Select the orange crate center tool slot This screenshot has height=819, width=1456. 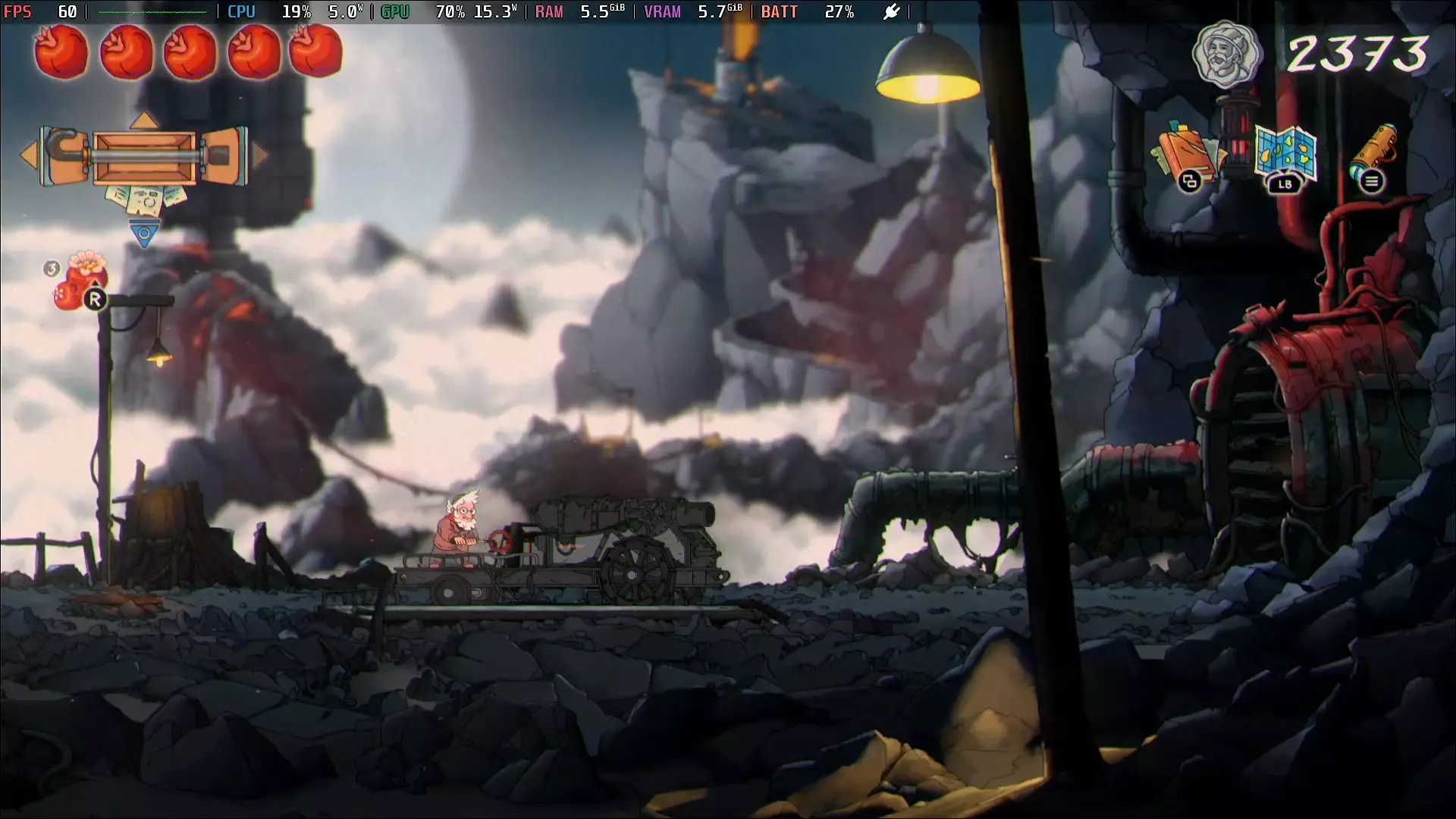coord(144,158)
